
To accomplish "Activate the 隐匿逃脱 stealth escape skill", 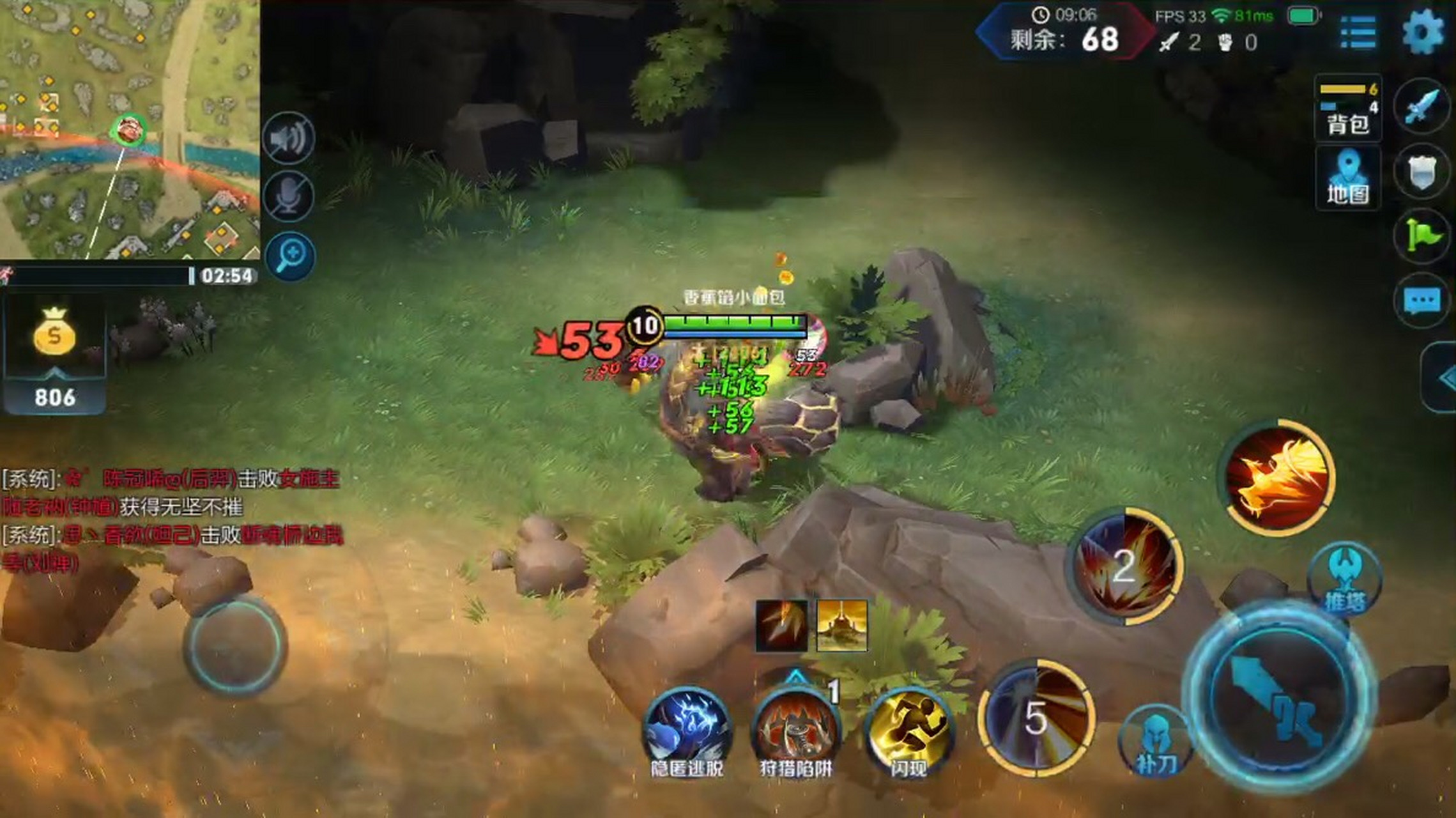I will 687,729.
